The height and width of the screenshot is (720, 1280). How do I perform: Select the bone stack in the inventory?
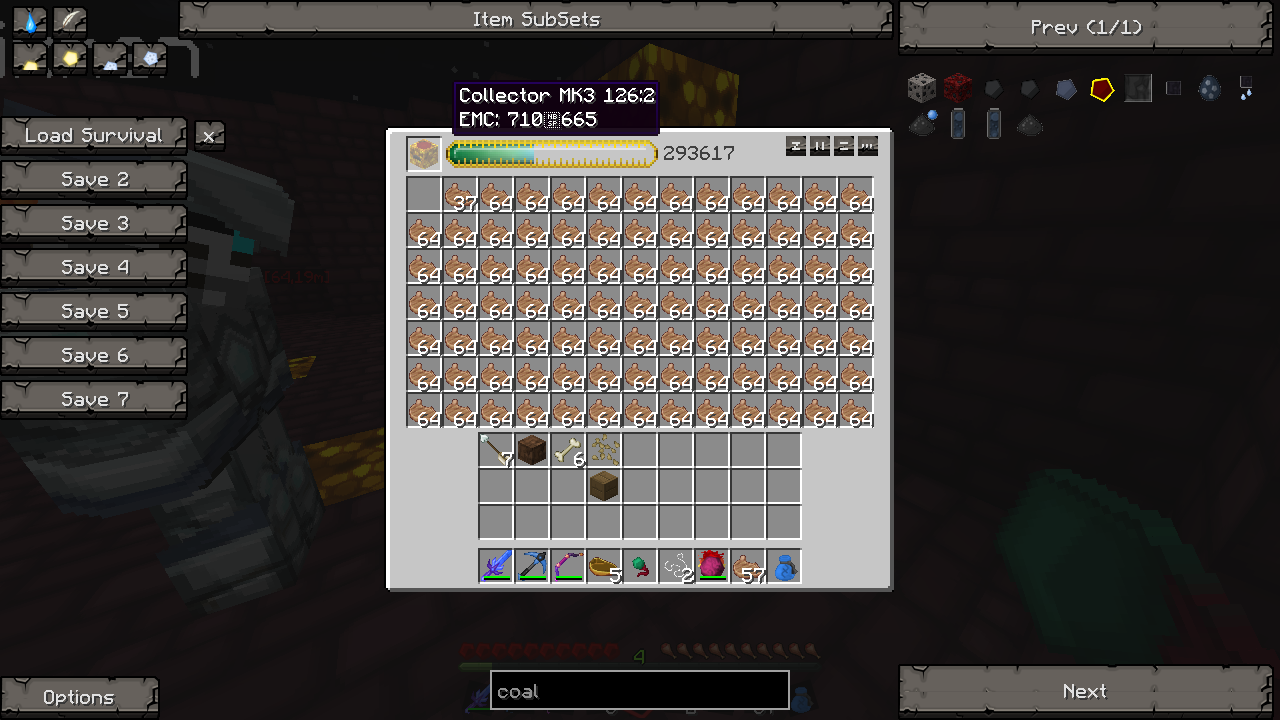pos(568,451)
